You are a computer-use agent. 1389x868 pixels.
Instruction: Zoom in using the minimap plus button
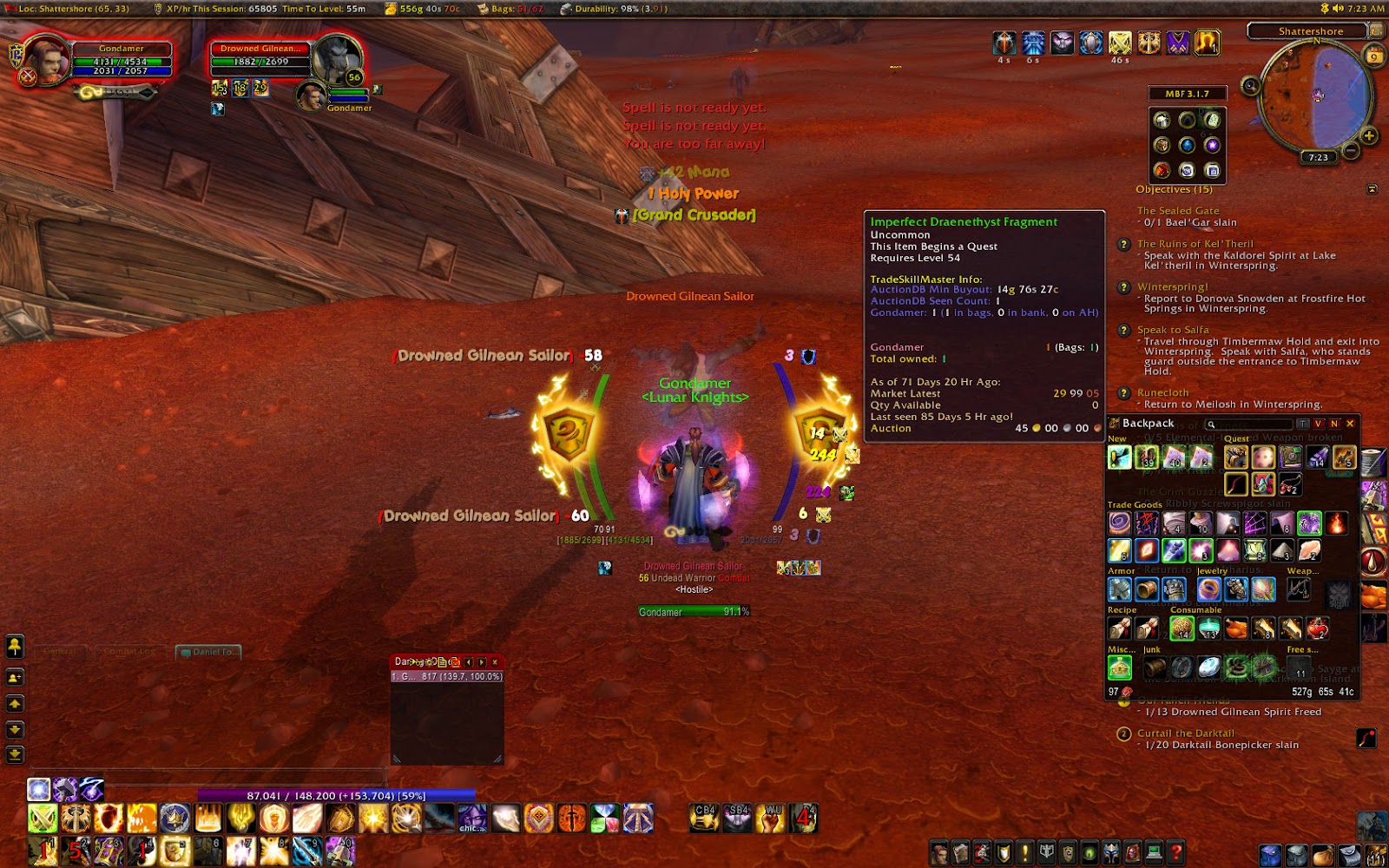(1369, 135)
